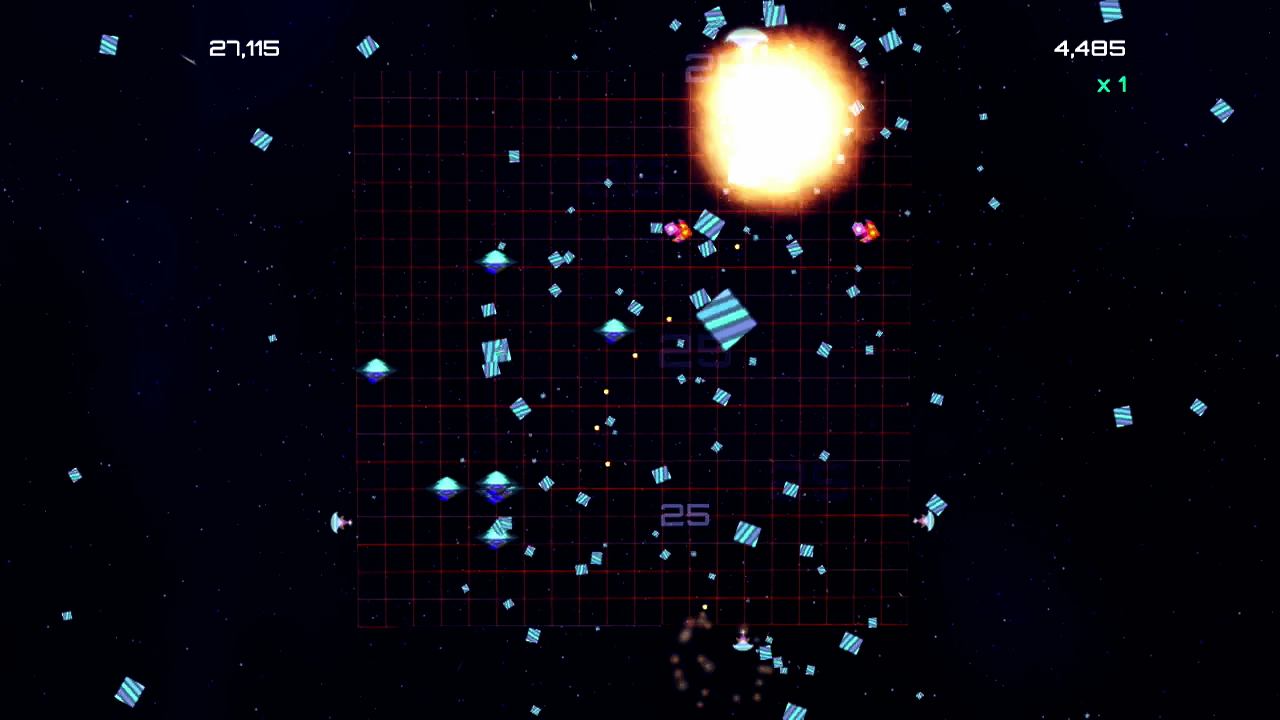Select the pink spinner enemy on upper right
This screenshot has height=720, width=1280.
coord(864,231)
